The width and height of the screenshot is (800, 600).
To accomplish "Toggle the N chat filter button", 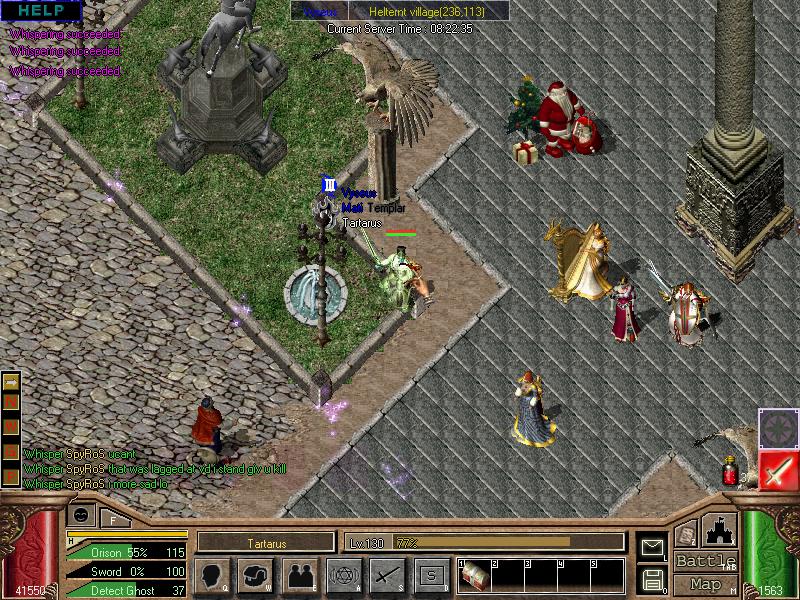I will pyautogui.click(x=12, y=402).
